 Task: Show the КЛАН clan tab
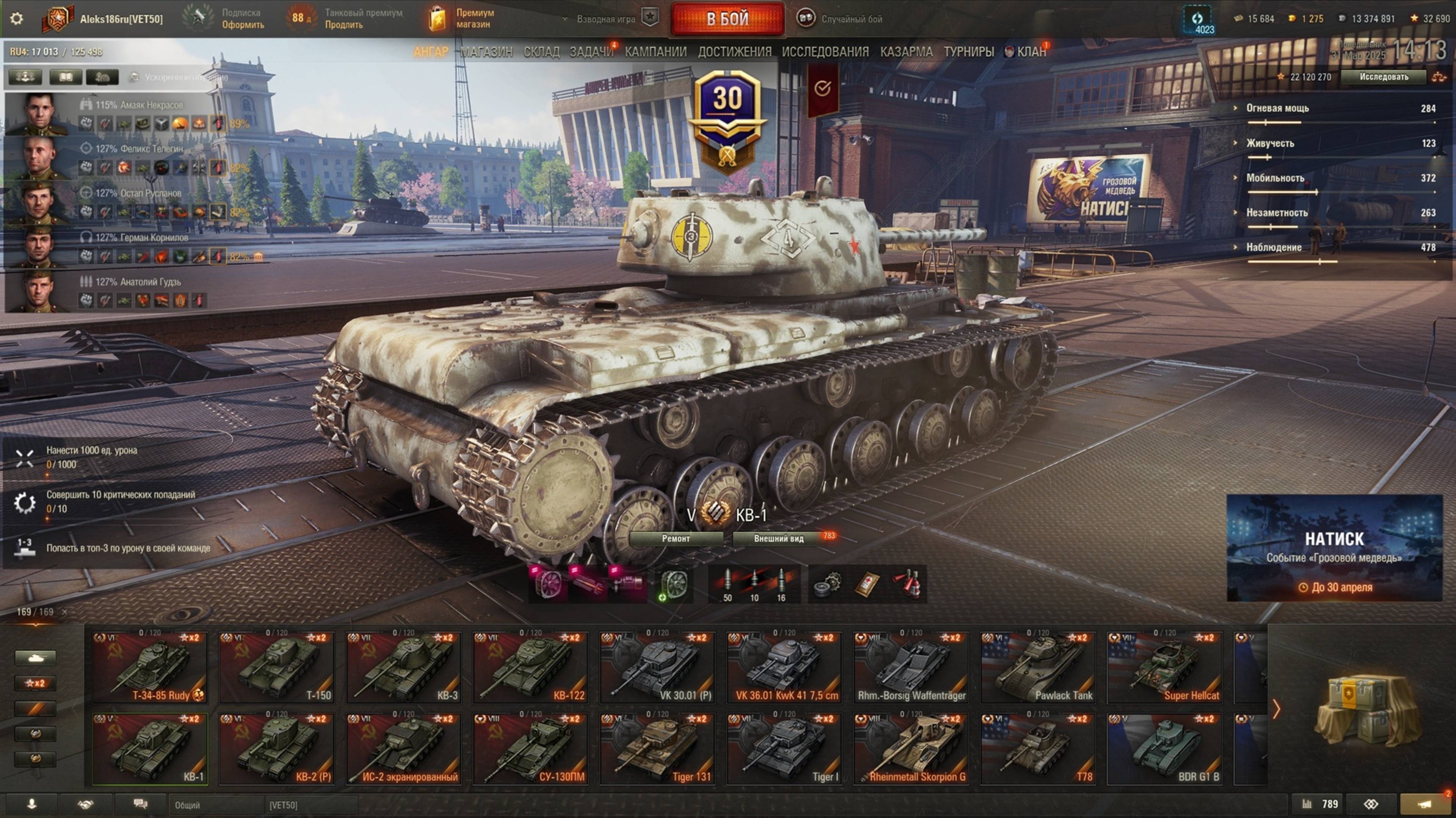click(x=1031, y=52)
